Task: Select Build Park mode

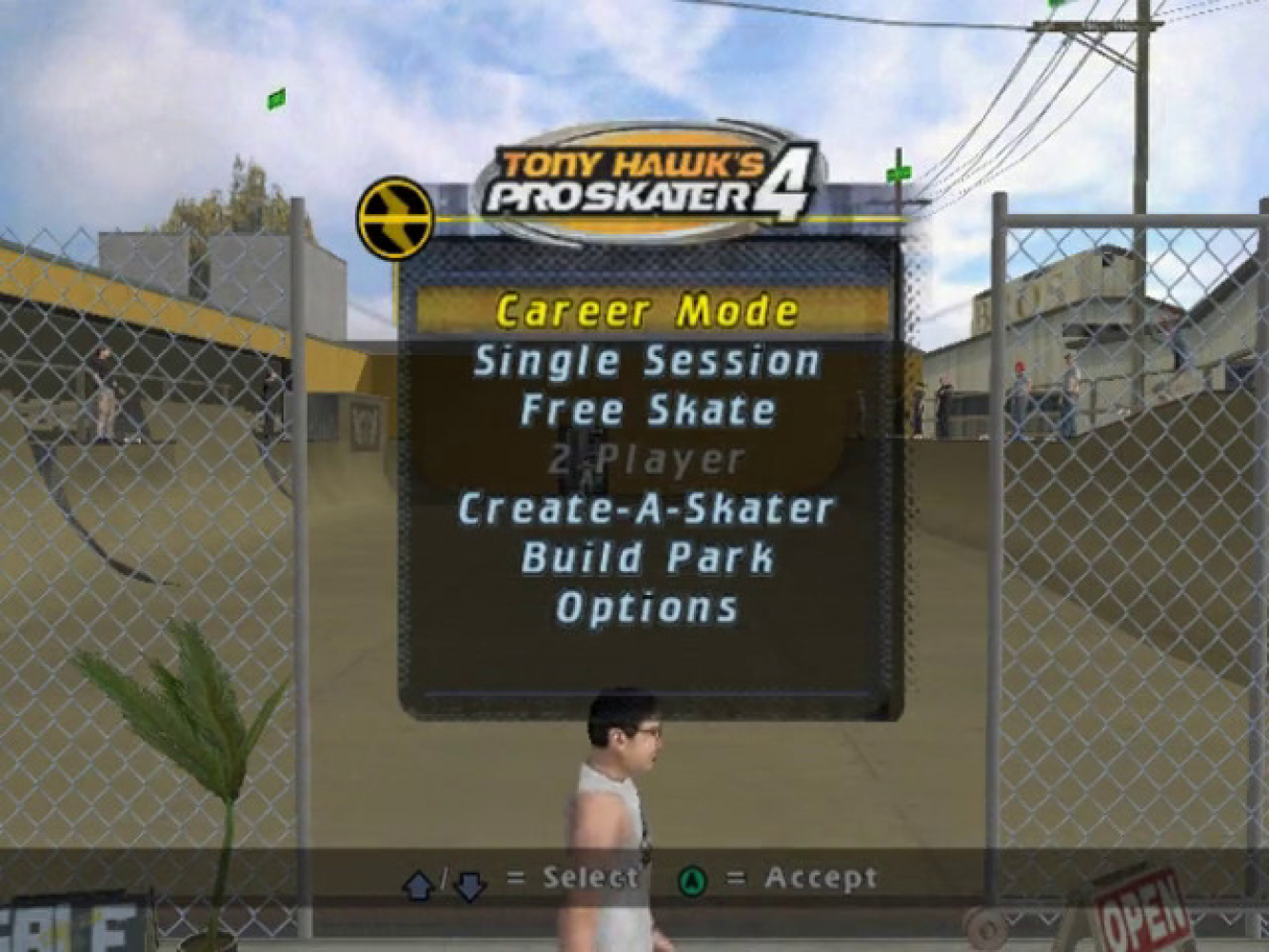Action: tap(645, 557)
